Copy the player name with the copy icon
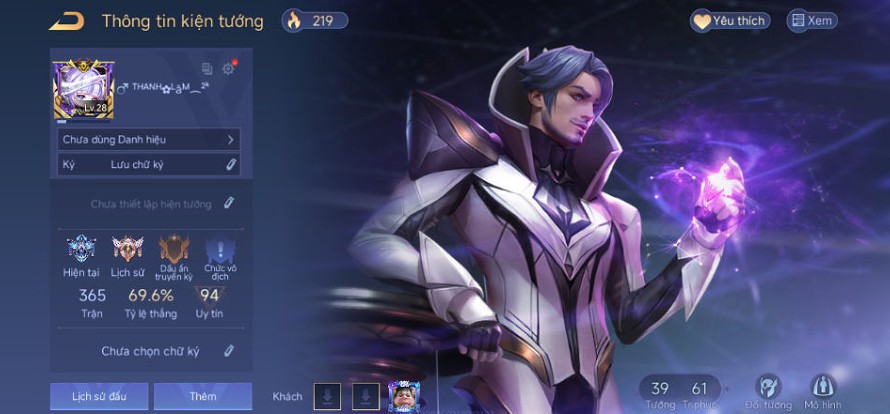The image size is (890, 414). [207, 69]
